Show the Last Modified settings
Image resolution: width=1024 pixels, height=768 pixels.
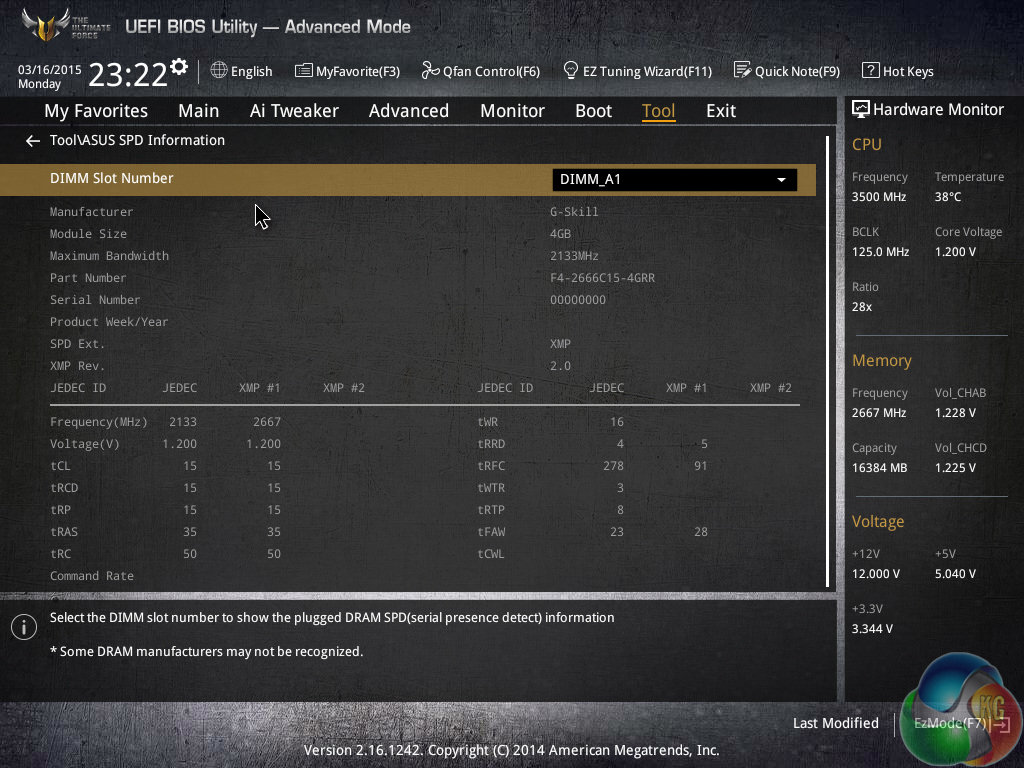click(x=835, y=723)
